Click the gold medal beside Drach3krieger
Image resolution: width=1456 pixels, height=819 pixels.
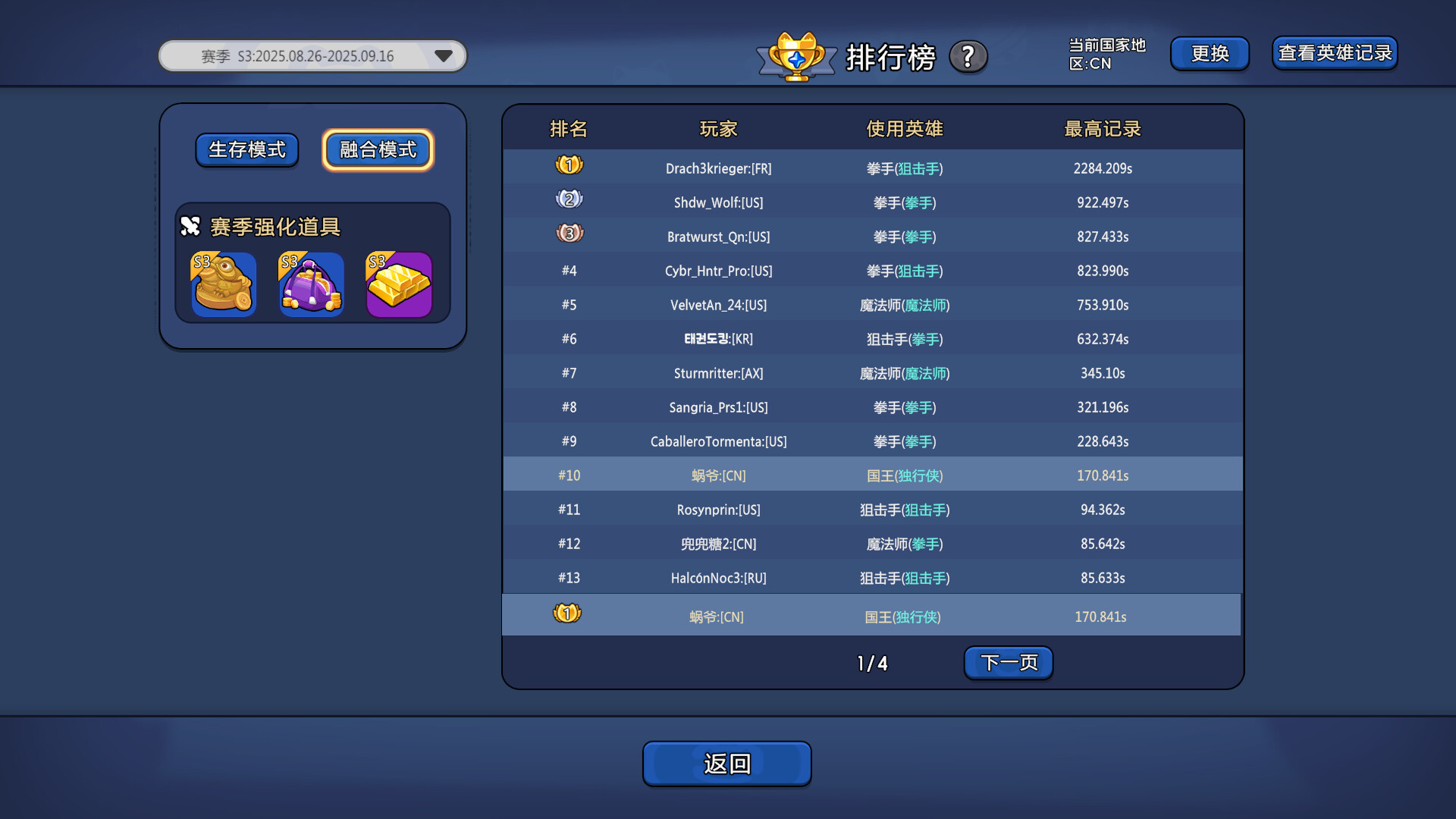(x=570, y=165)
